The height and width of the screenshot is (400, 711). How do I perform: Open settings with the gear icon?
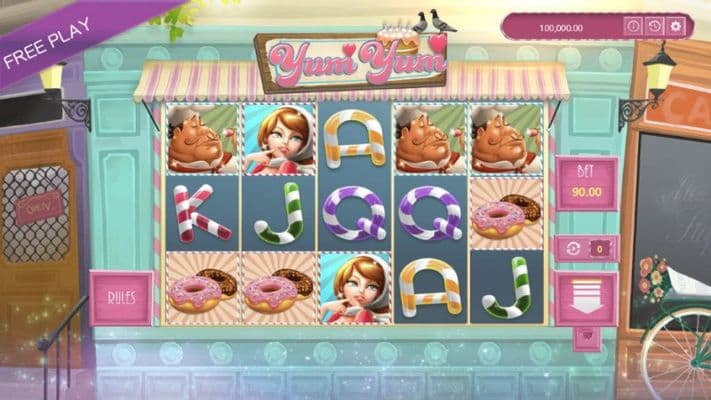(676, 26)
